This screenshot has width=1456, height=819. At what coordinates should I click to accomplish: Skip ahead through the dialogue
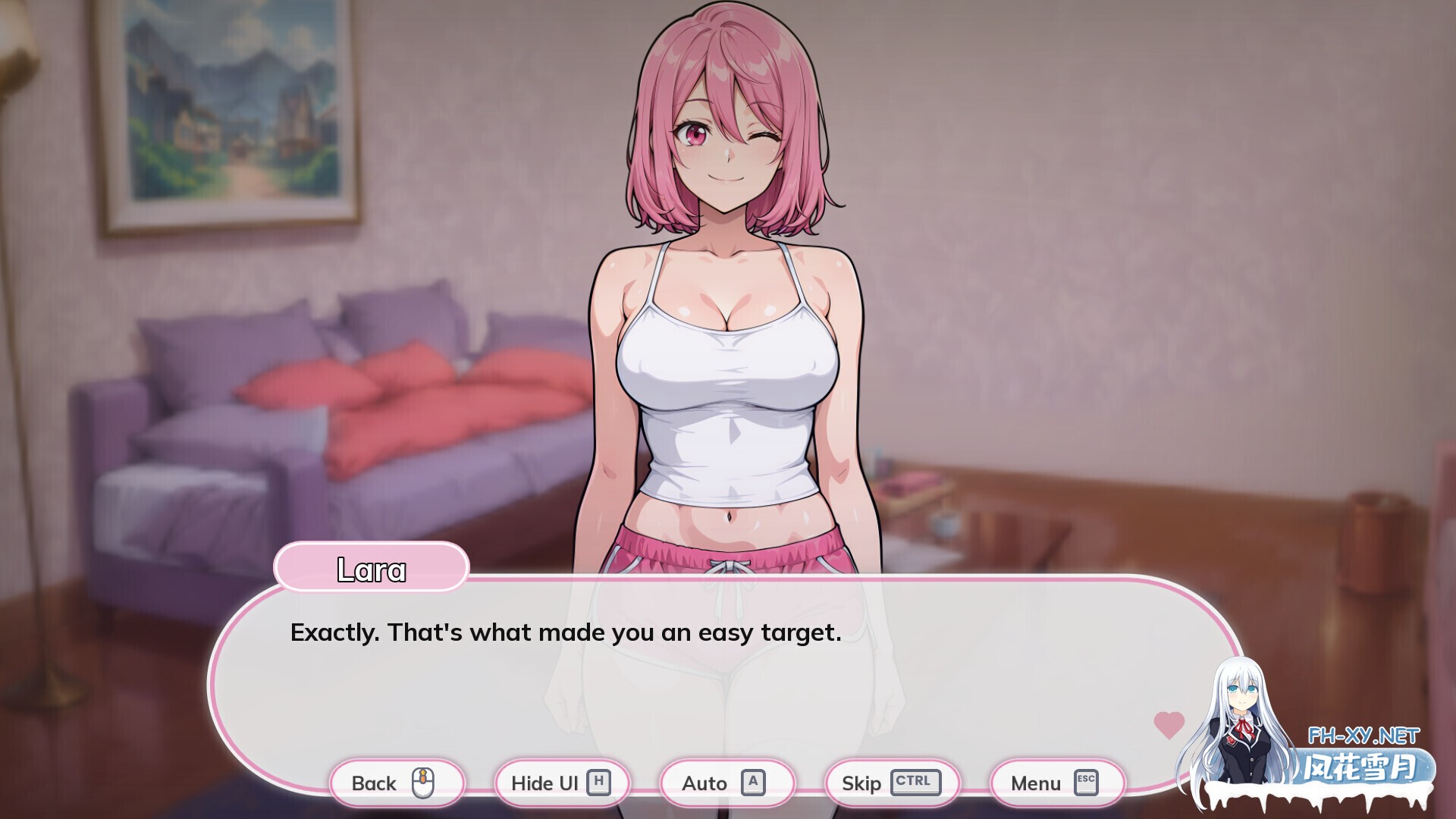pyautogui.click(x=891, y=783)
